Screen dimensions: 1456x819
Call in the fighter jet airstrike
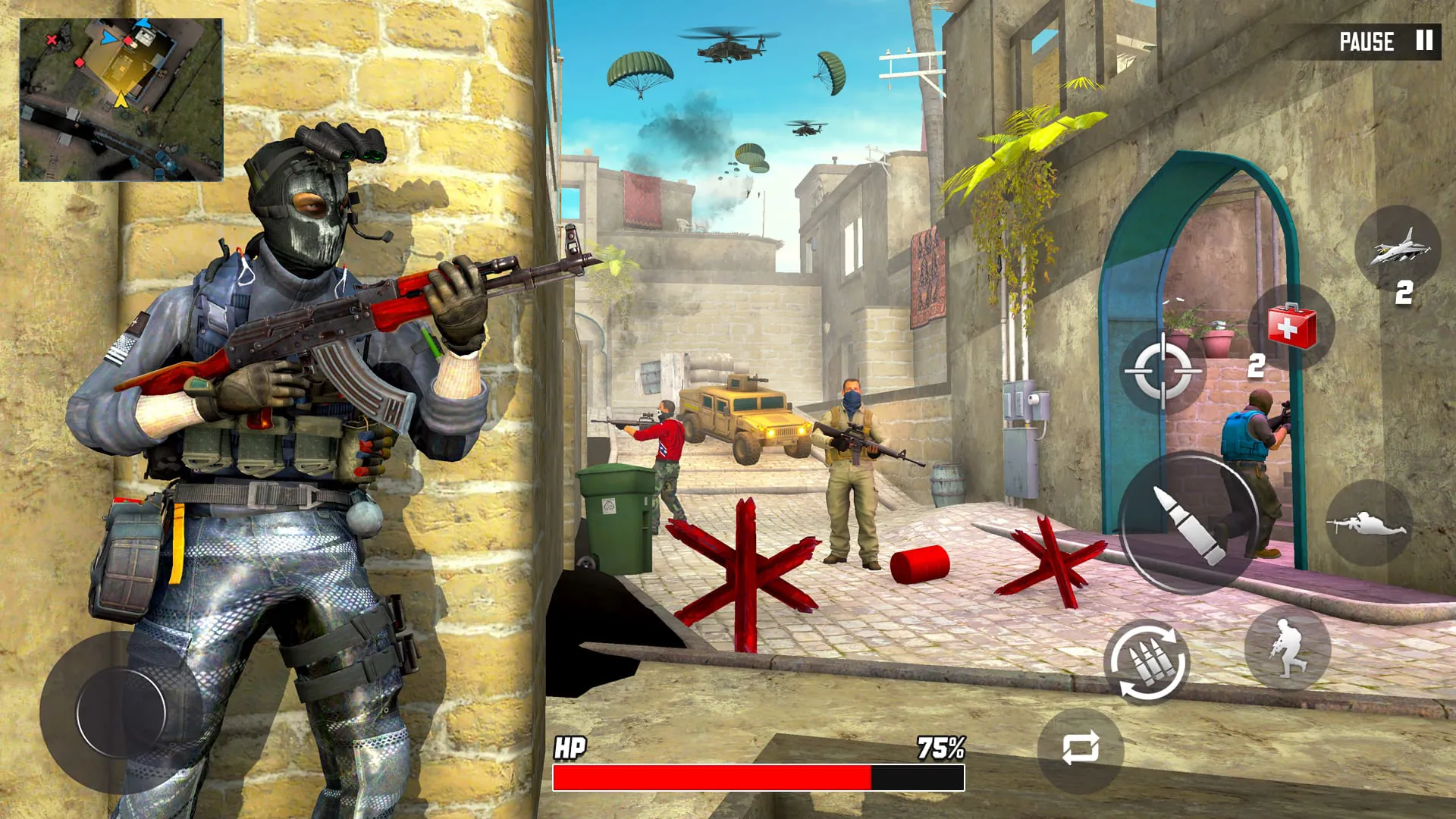click(1397, 248)
